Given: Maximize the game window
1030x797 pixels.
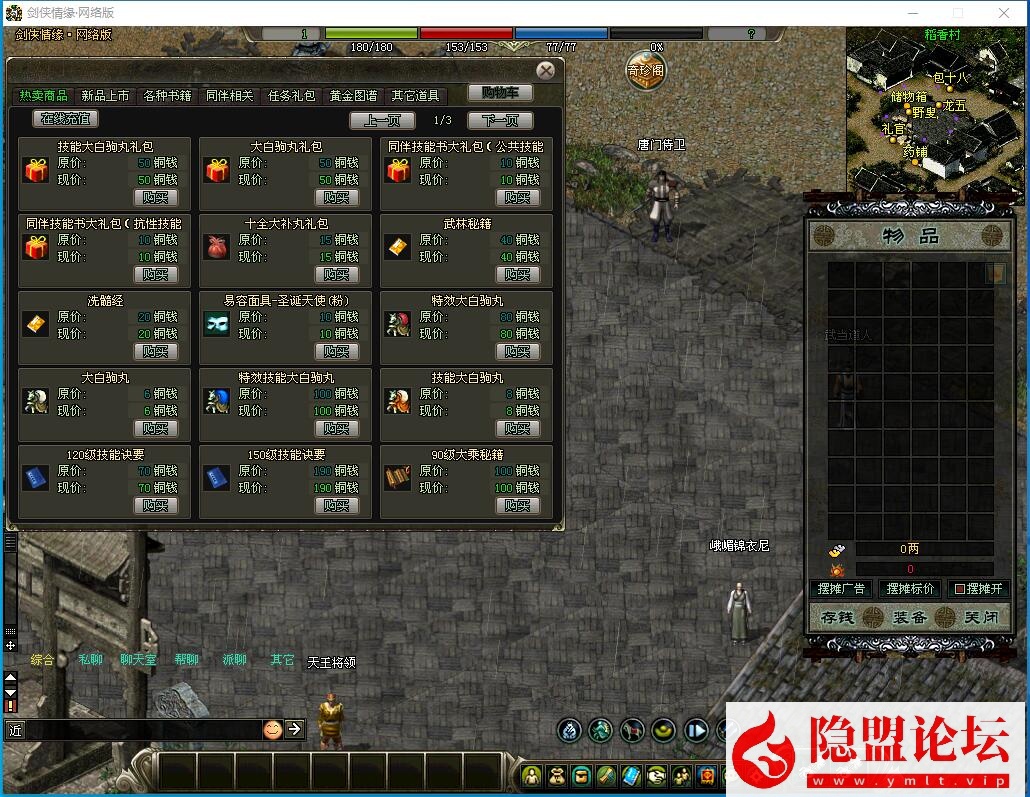Looking at the screenshot, I should (x=957, y=13).
